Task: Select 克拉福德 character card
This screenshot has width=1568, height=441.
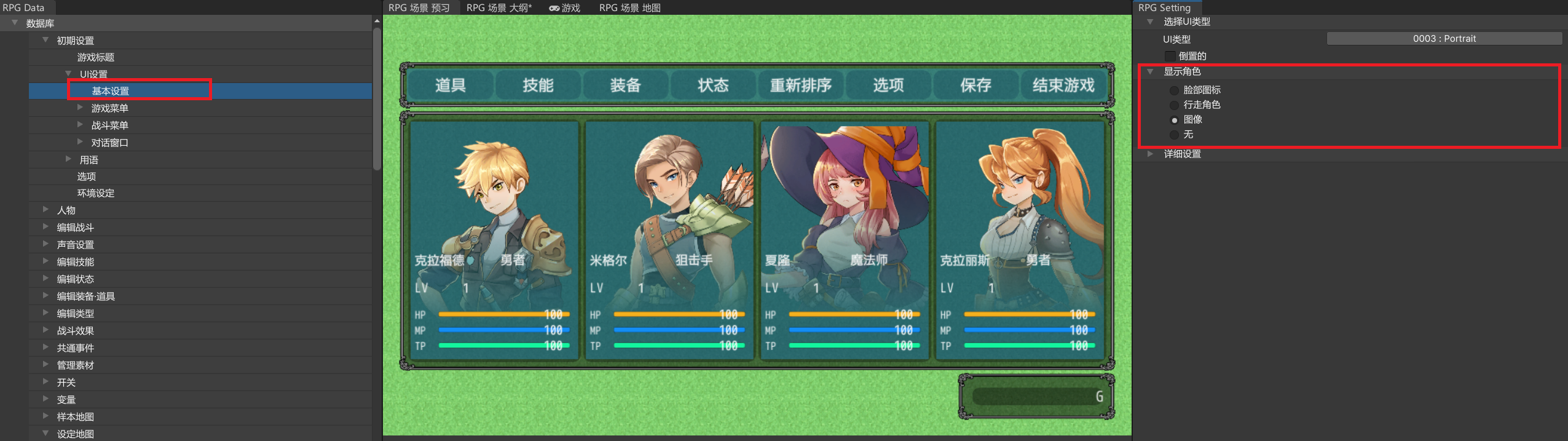Action: [x=494, y=240]
